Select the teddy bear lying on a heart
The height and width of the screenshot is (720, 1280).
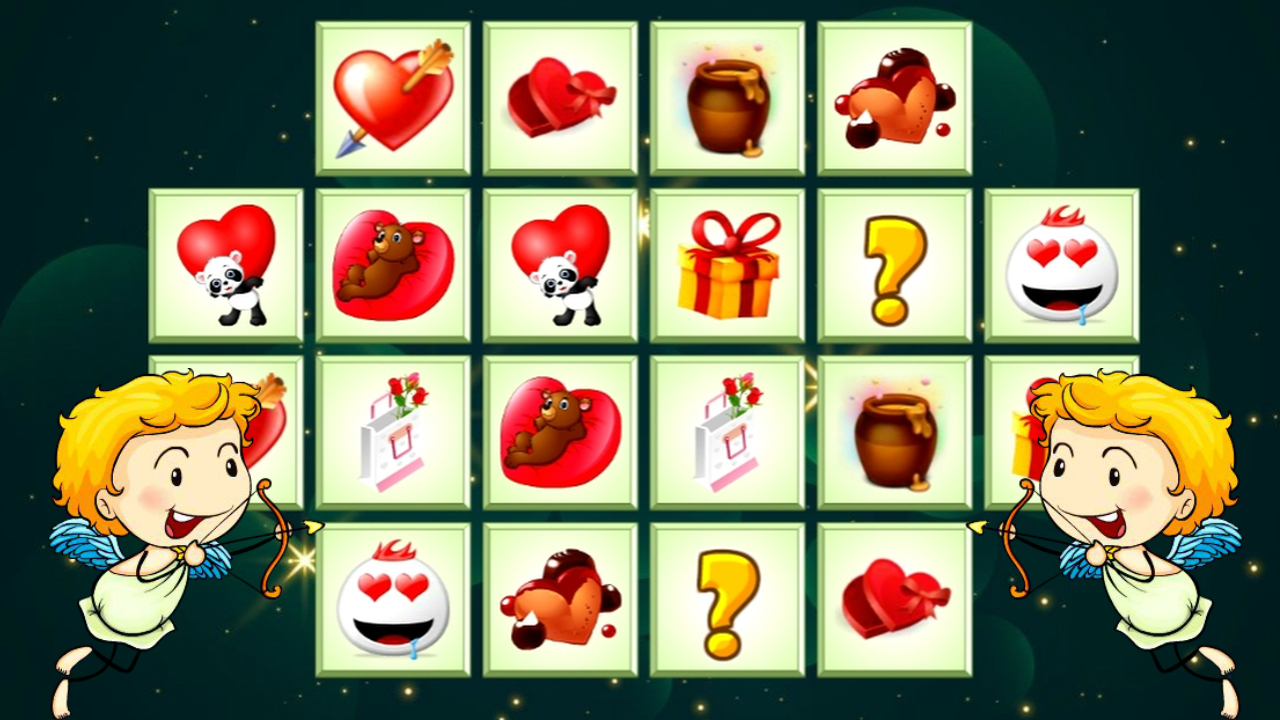click(393, 263)
